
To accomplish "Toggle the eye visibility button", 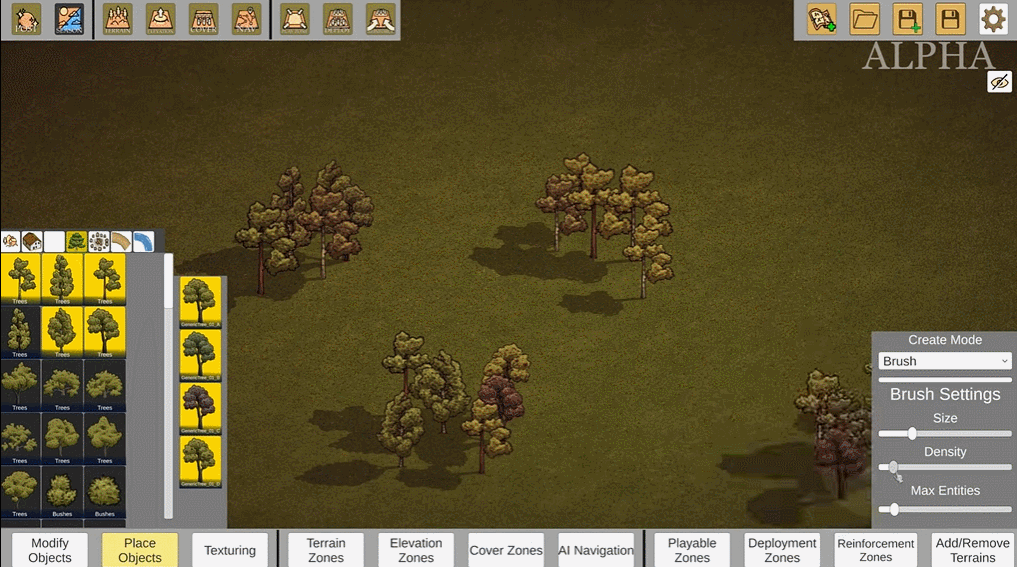I will [x=999, y=82].
